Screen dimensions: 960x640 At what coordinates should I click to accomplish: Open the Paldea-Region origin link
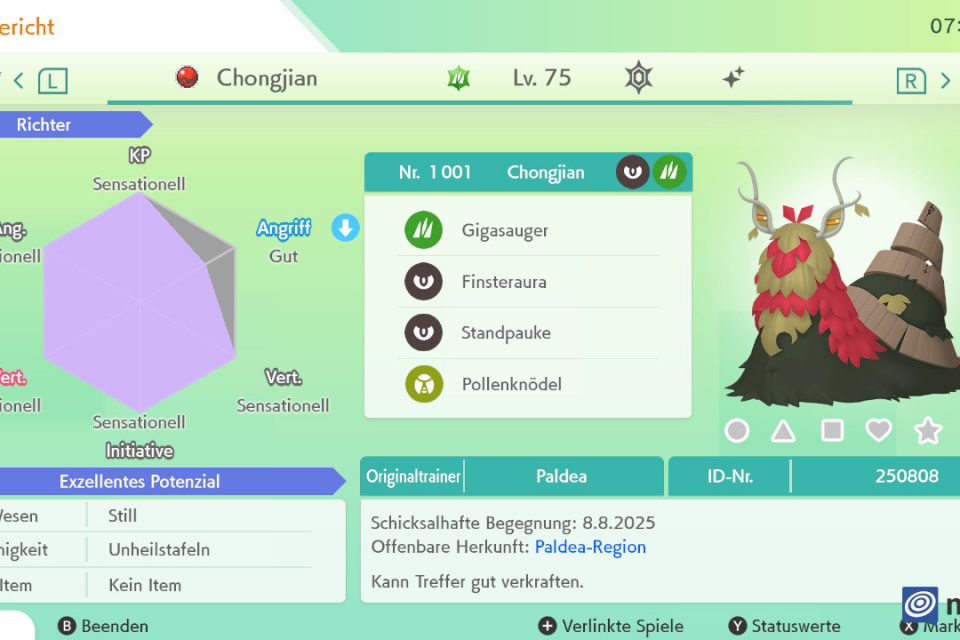click(x=590, y=547)
